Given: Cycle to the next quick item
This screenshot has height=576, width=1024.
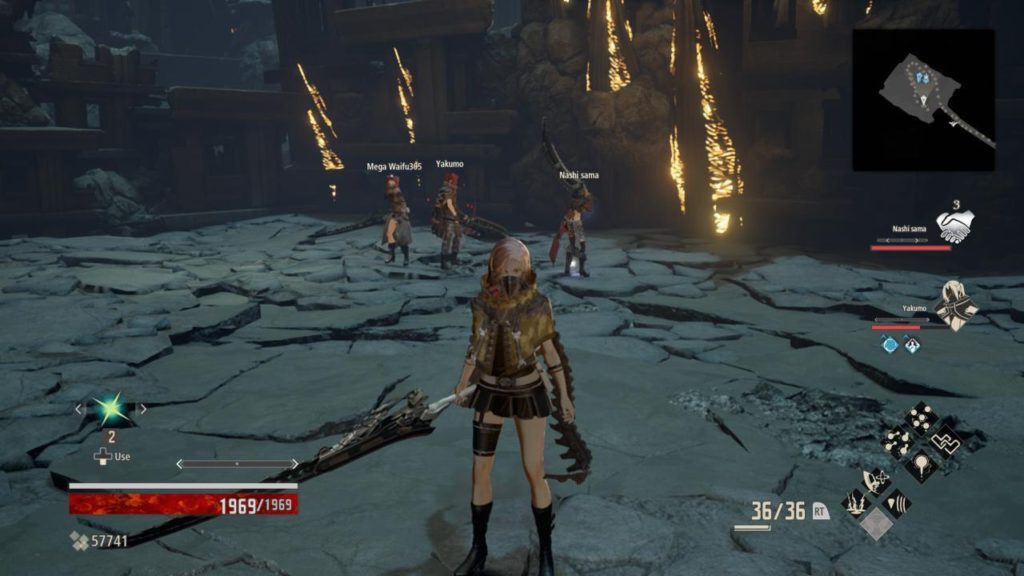Looking at the screenshot, I should (141, 409).
